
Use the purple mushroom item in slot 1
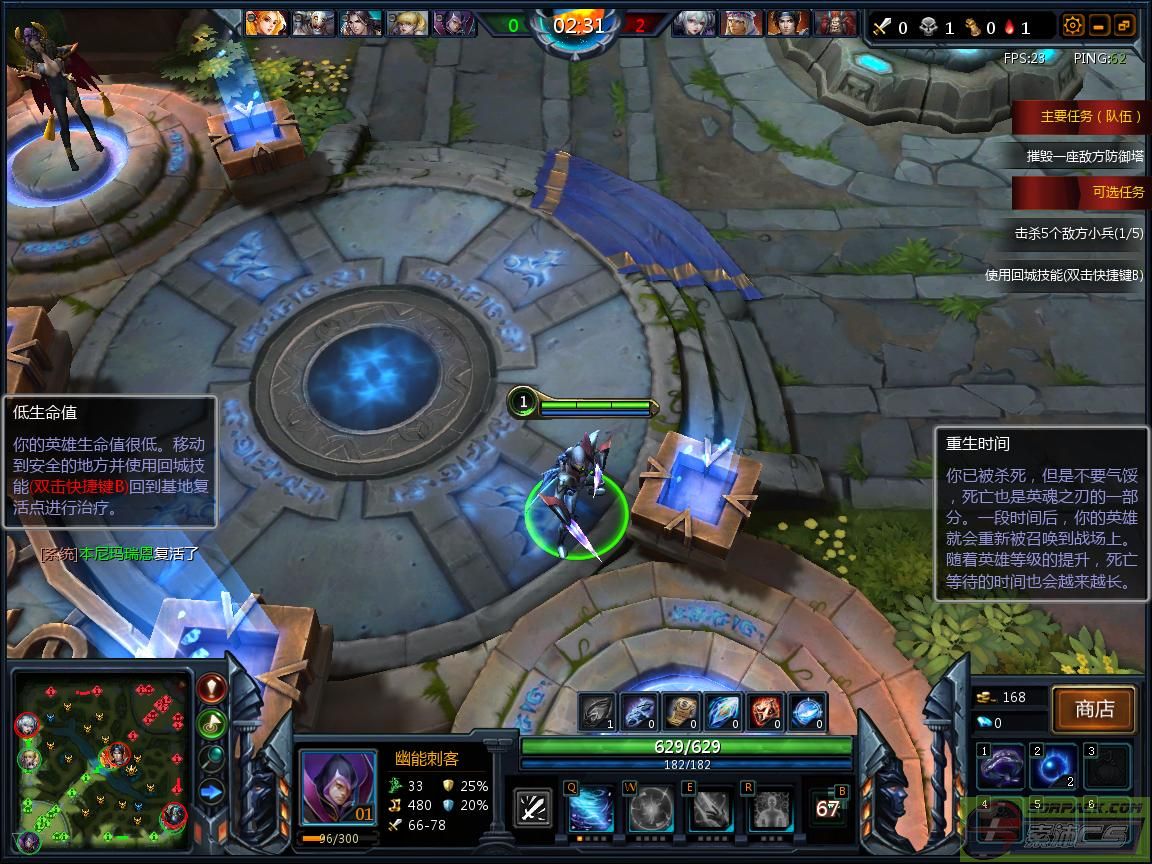pyautogui.click(x=1001, y=767)
